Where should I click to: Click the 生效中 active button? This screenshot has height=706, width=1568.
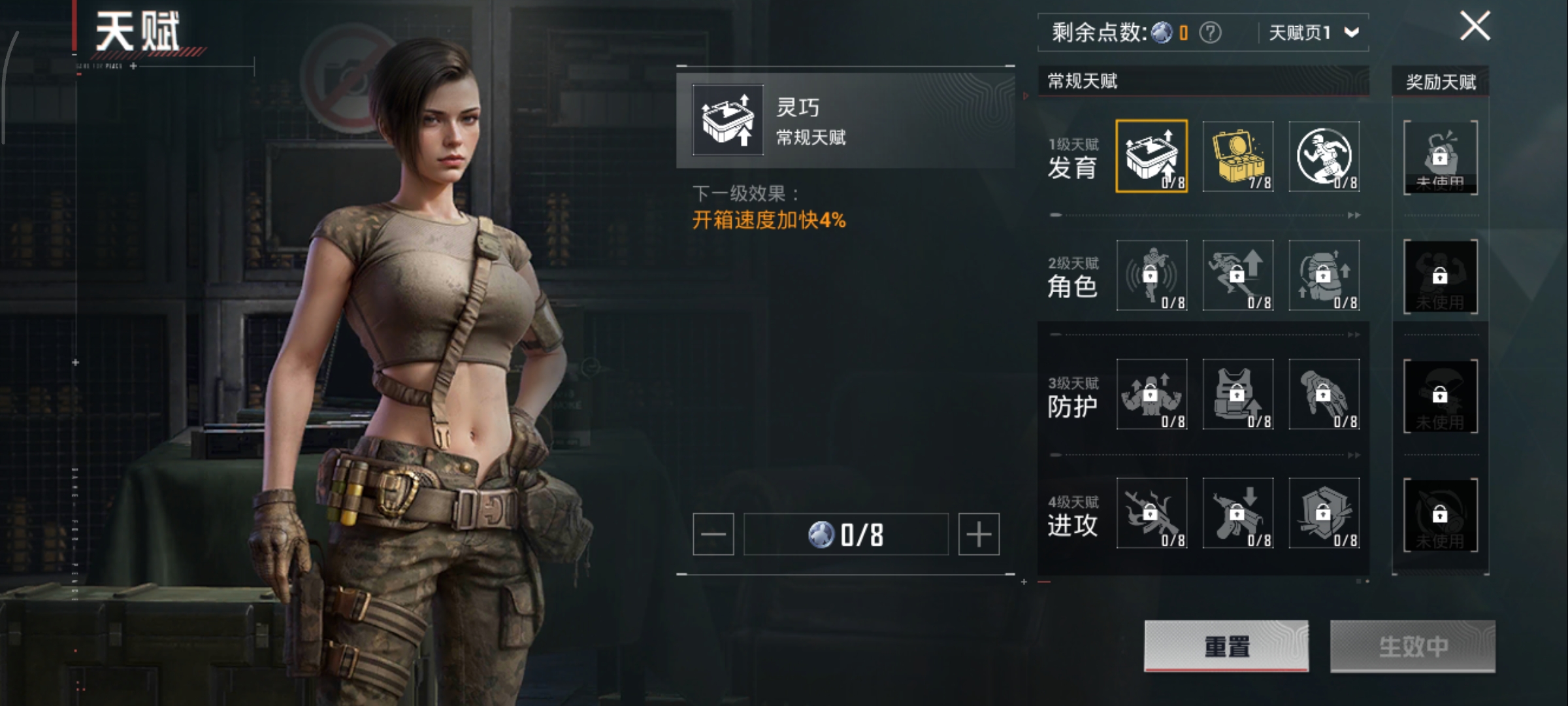pos(1413,646)
